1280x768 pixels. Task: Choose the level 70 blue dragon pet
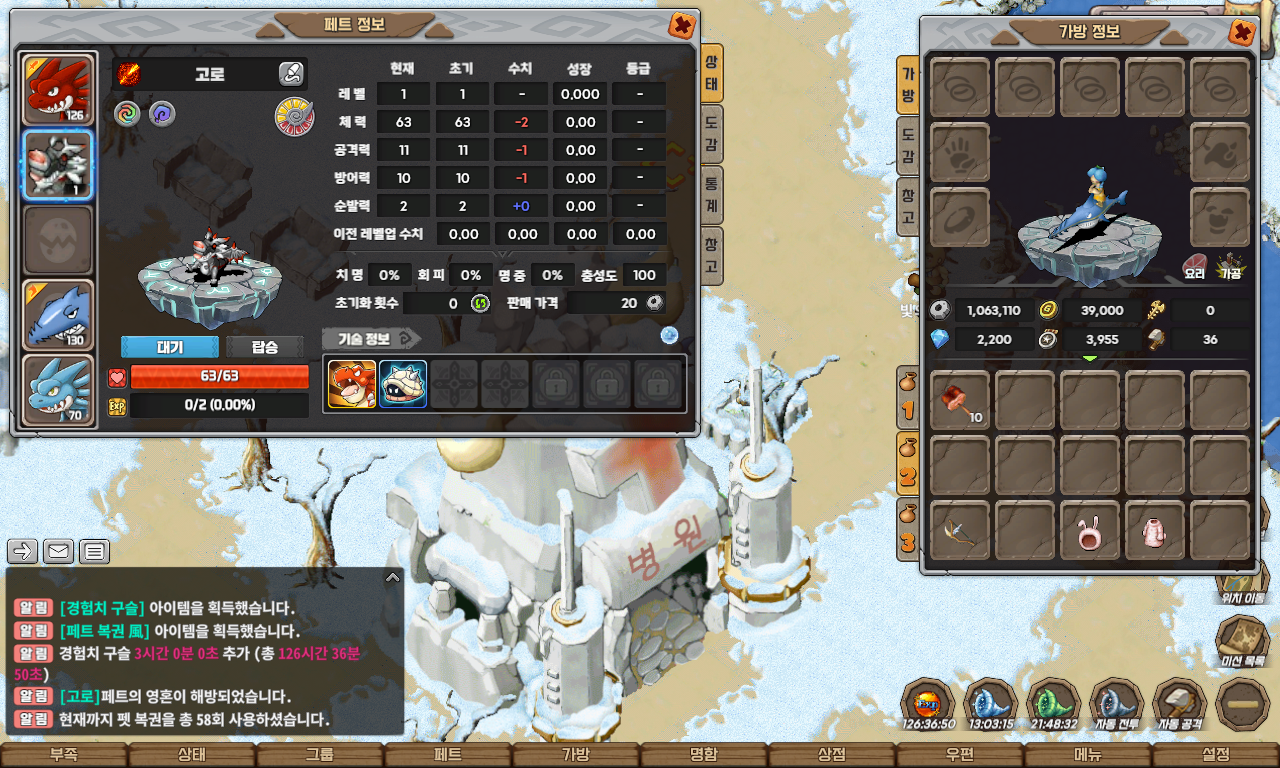tap(58, 390)
